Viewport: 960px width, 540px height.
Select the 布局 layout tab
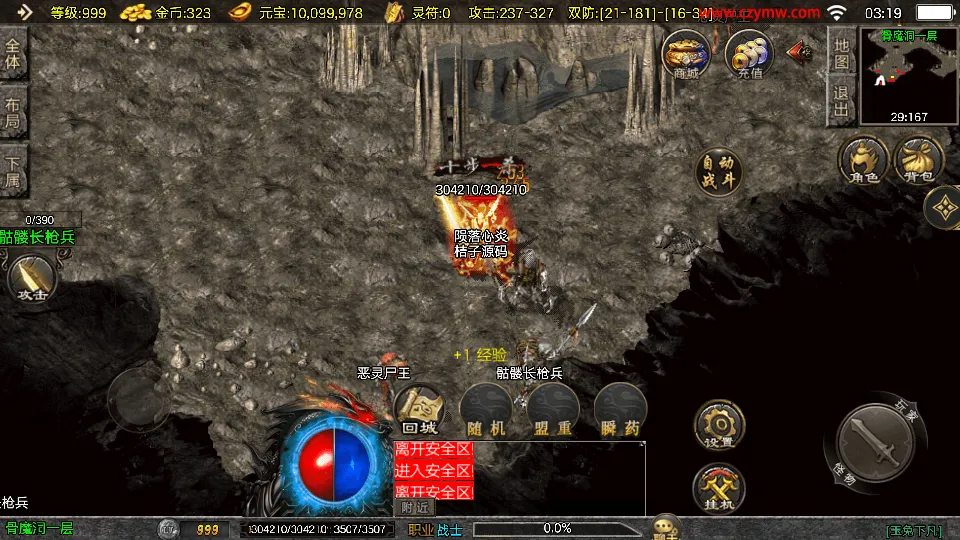(x=13, y=114)
